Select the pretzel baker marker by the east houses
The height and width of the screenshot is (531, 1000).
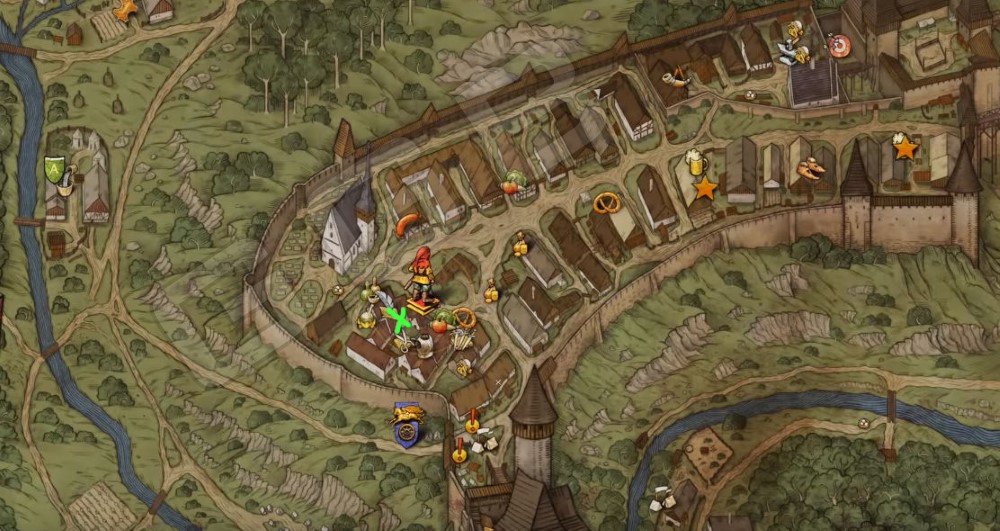pyautogui.click(x=606, y=203)
